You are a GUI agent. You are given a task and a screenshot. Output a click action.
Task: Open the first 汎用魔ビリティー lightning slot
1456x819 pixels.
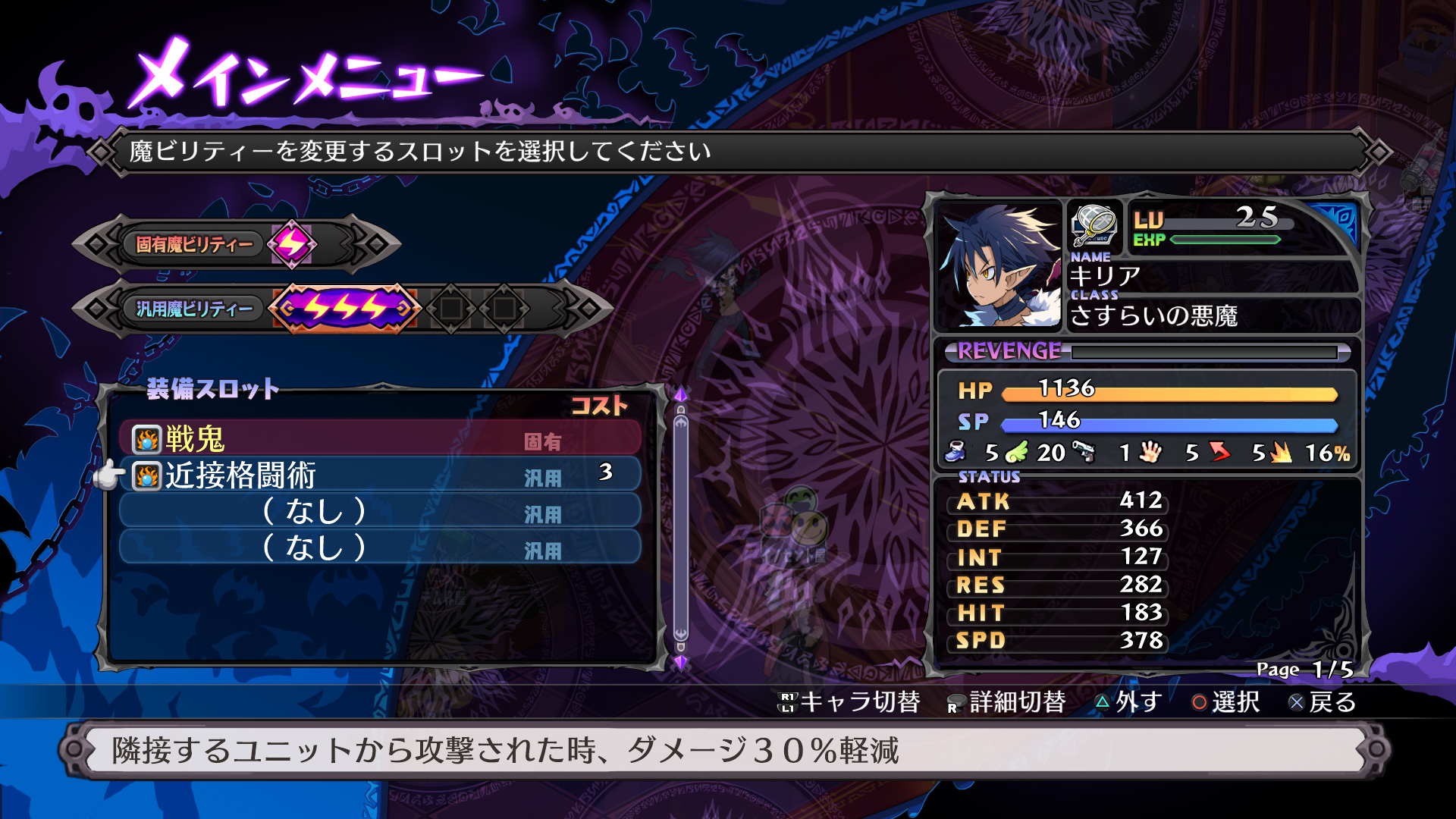[x=345, y=306]
